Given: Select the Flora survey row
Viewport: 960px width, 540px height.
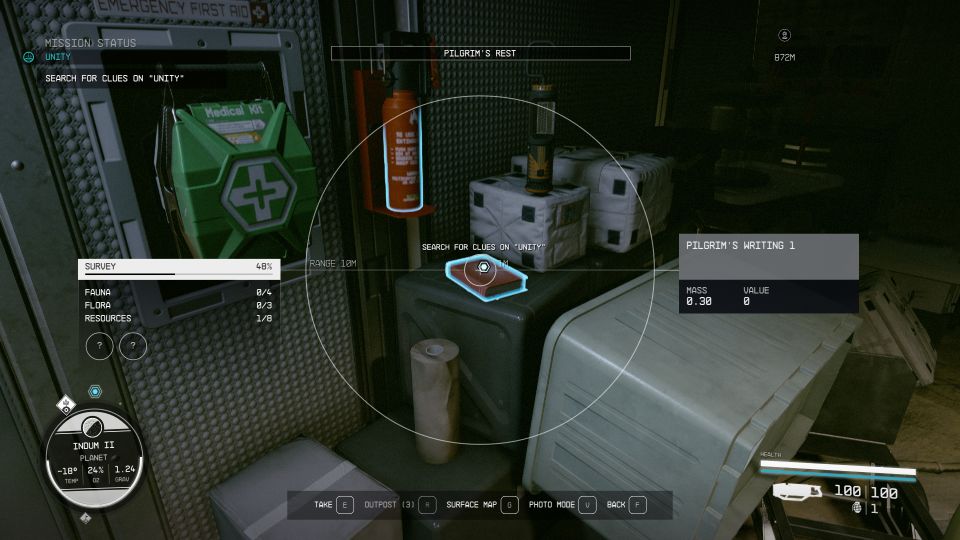Looking at the screenshot, I should [x=179, y=305].
